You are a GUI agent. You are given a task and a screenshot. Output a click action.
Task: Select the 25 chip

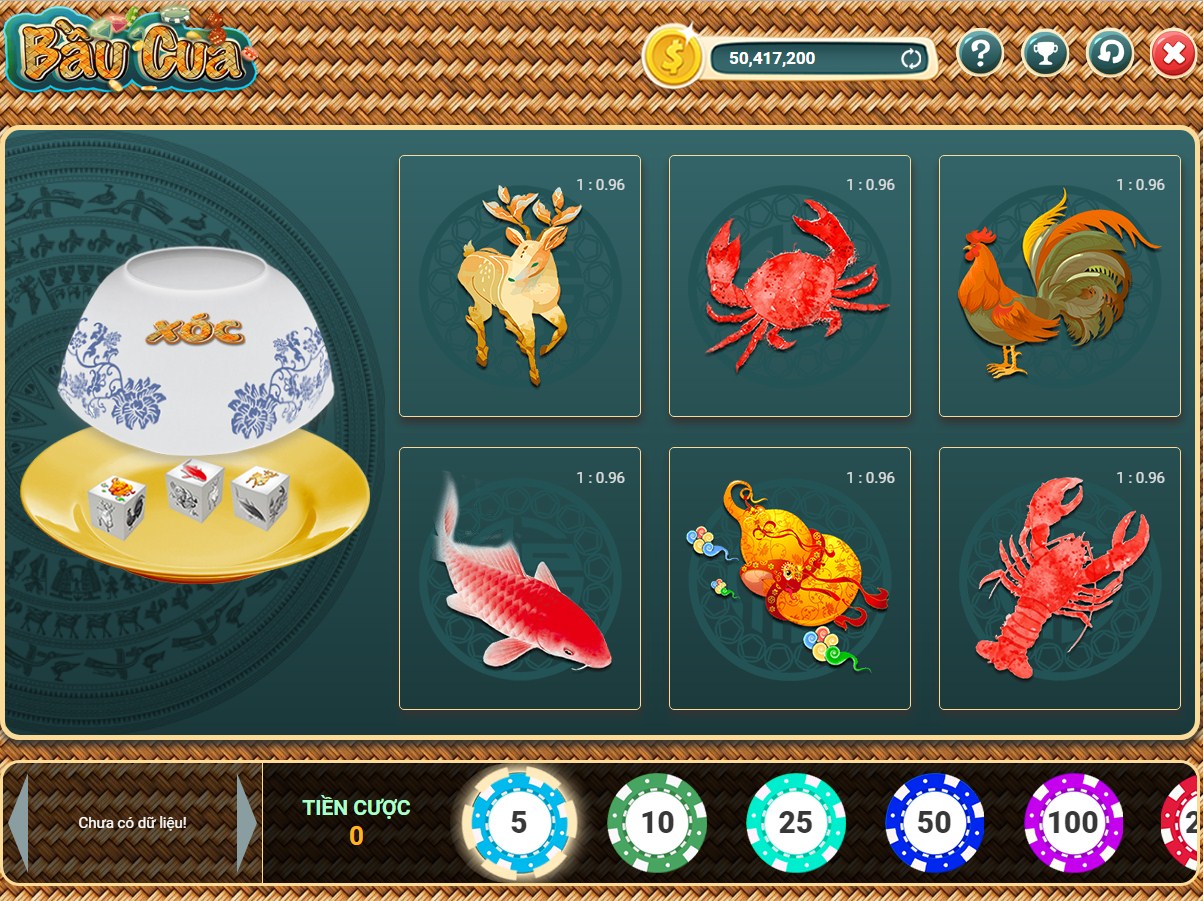click(x=796, y=822)
